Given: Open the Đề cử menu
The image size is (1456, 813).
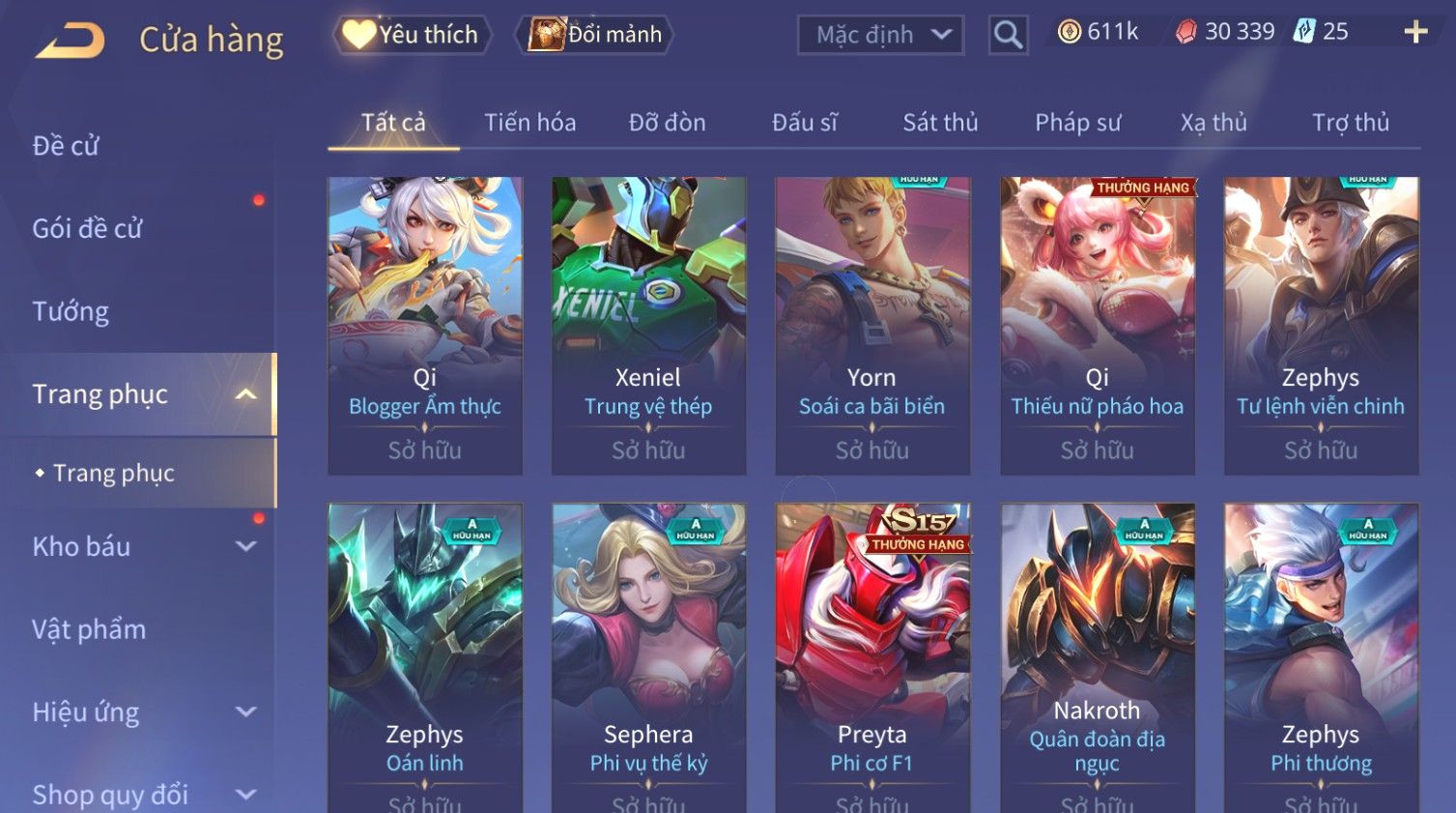Looking at the screenshot, I should point(66,146).
